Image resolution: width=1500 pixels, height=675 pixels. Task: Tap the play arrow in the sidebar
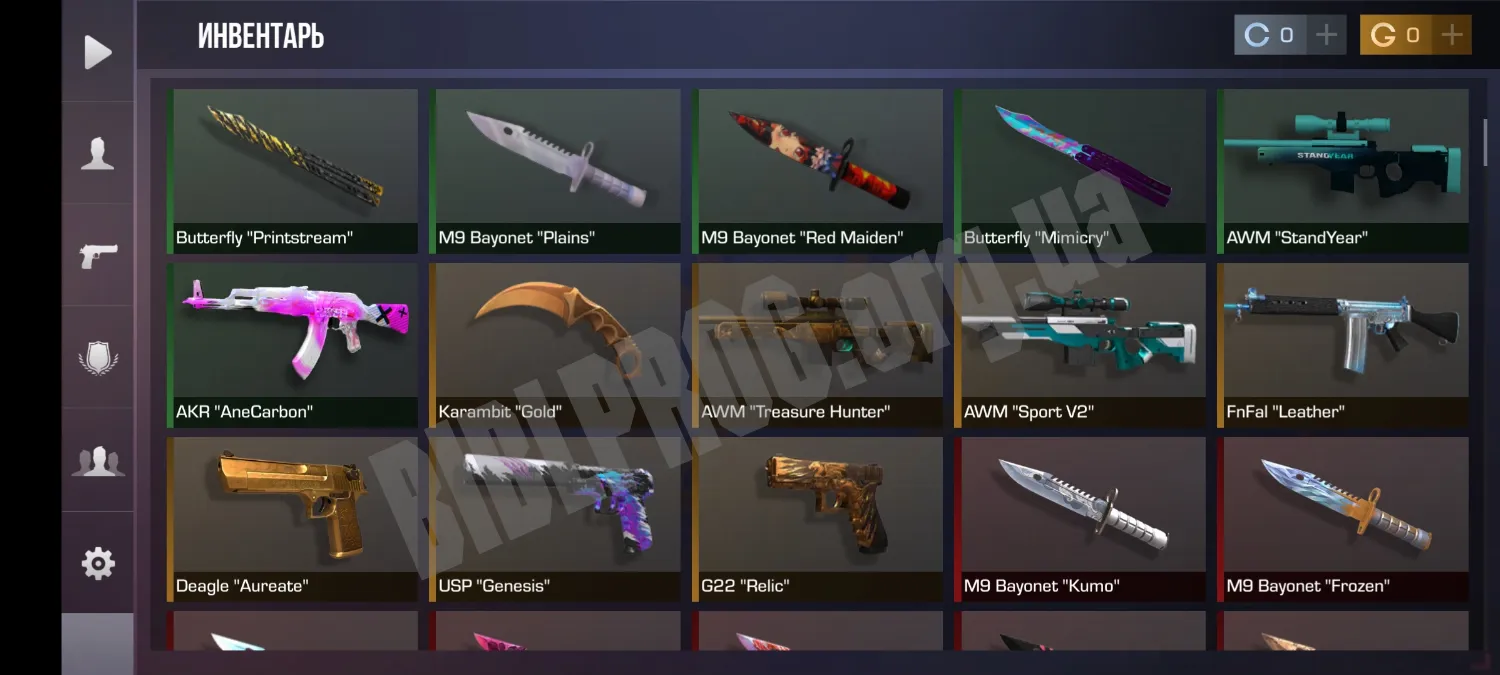(x=98, y=52)
